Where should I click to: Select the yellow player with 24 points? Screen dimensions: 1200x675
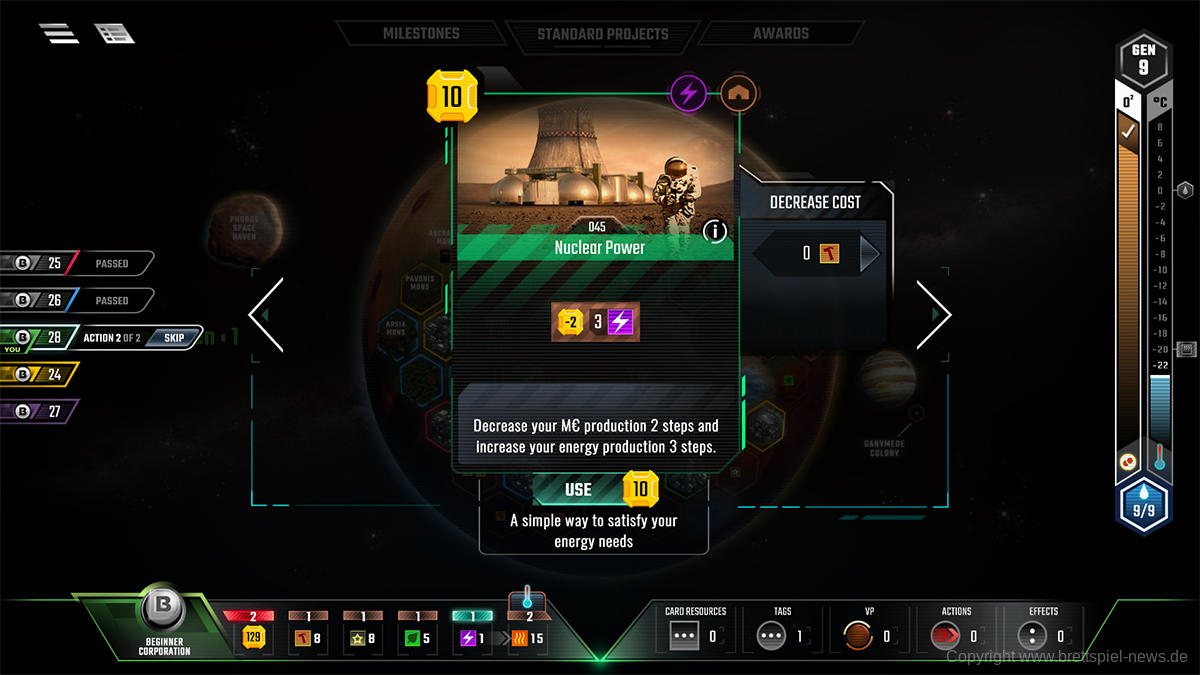40,374
